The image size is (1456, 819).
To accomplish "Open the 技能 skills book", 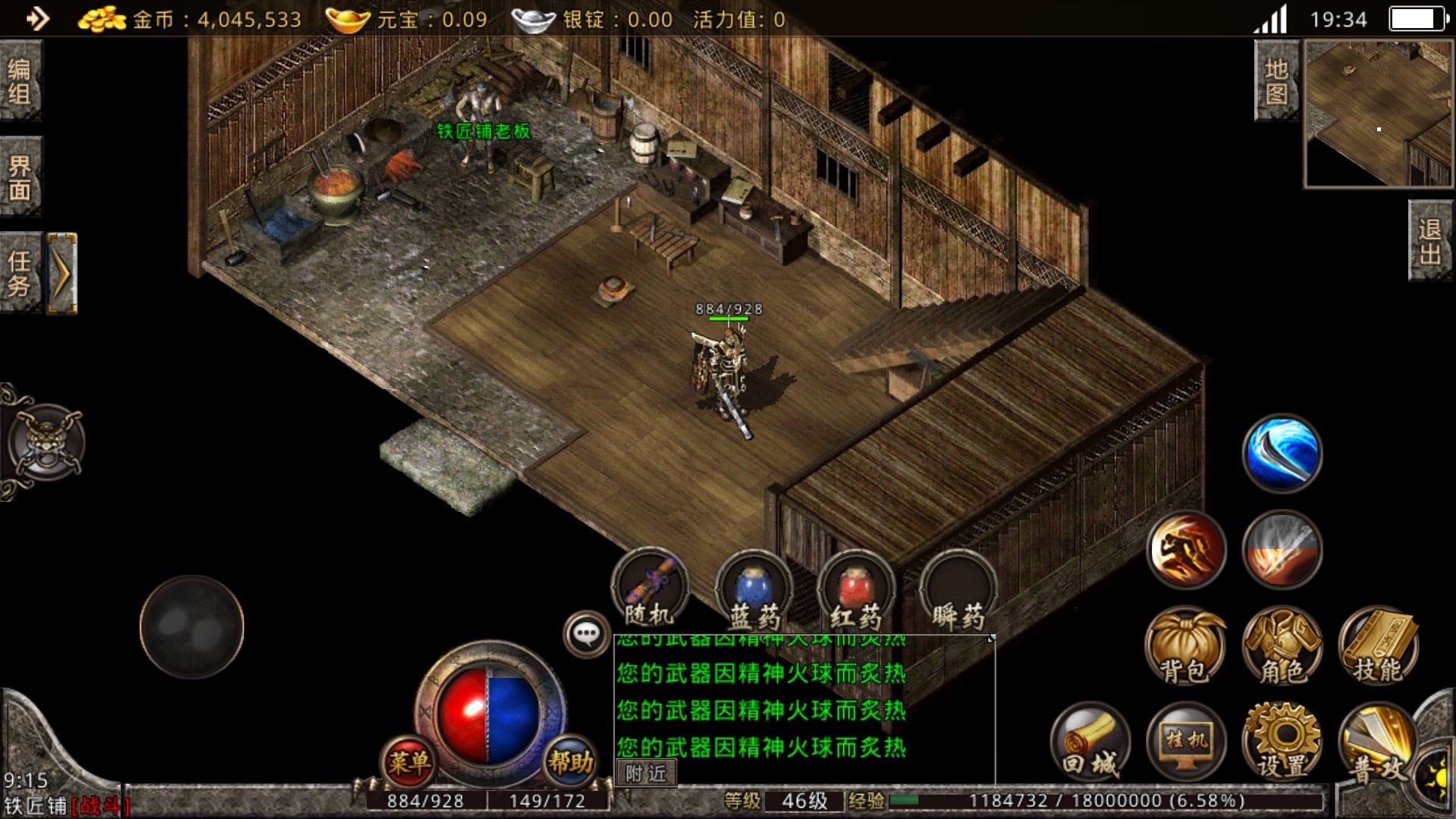I will pyautogui.click(x=1378, y=646).
